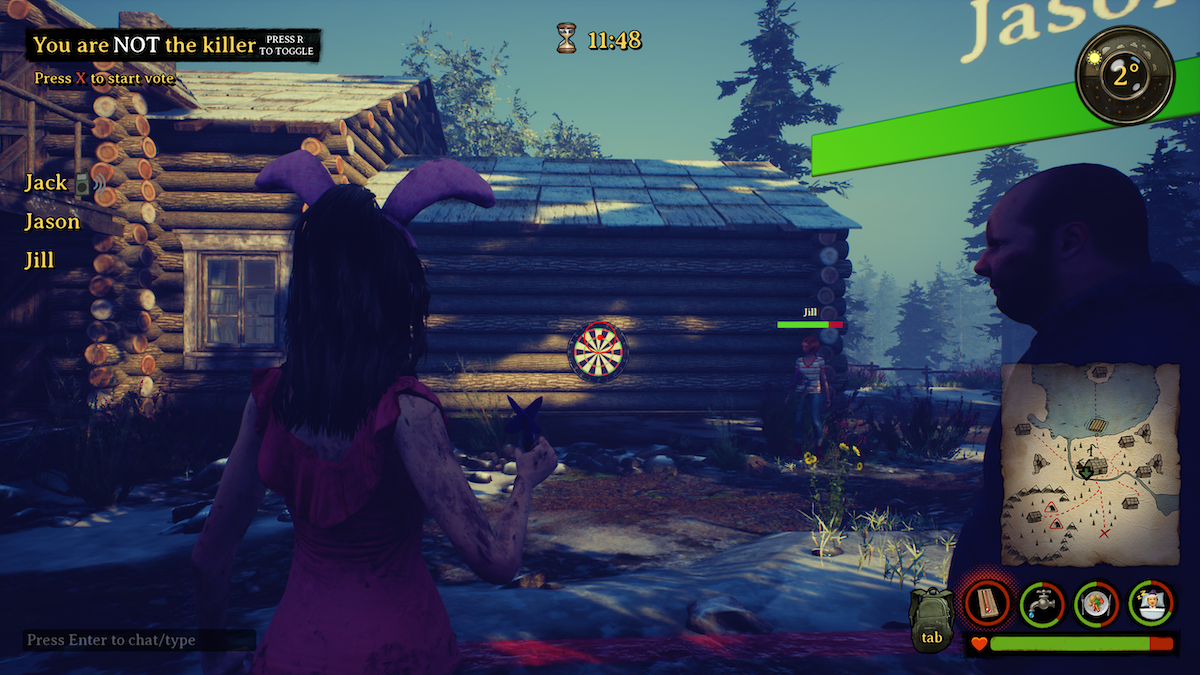Click the temperature gauge showing 2°
Image resolution: width=1200 pixels, height=675 pixels.
pyautogui.click(x=1125, y=75)
